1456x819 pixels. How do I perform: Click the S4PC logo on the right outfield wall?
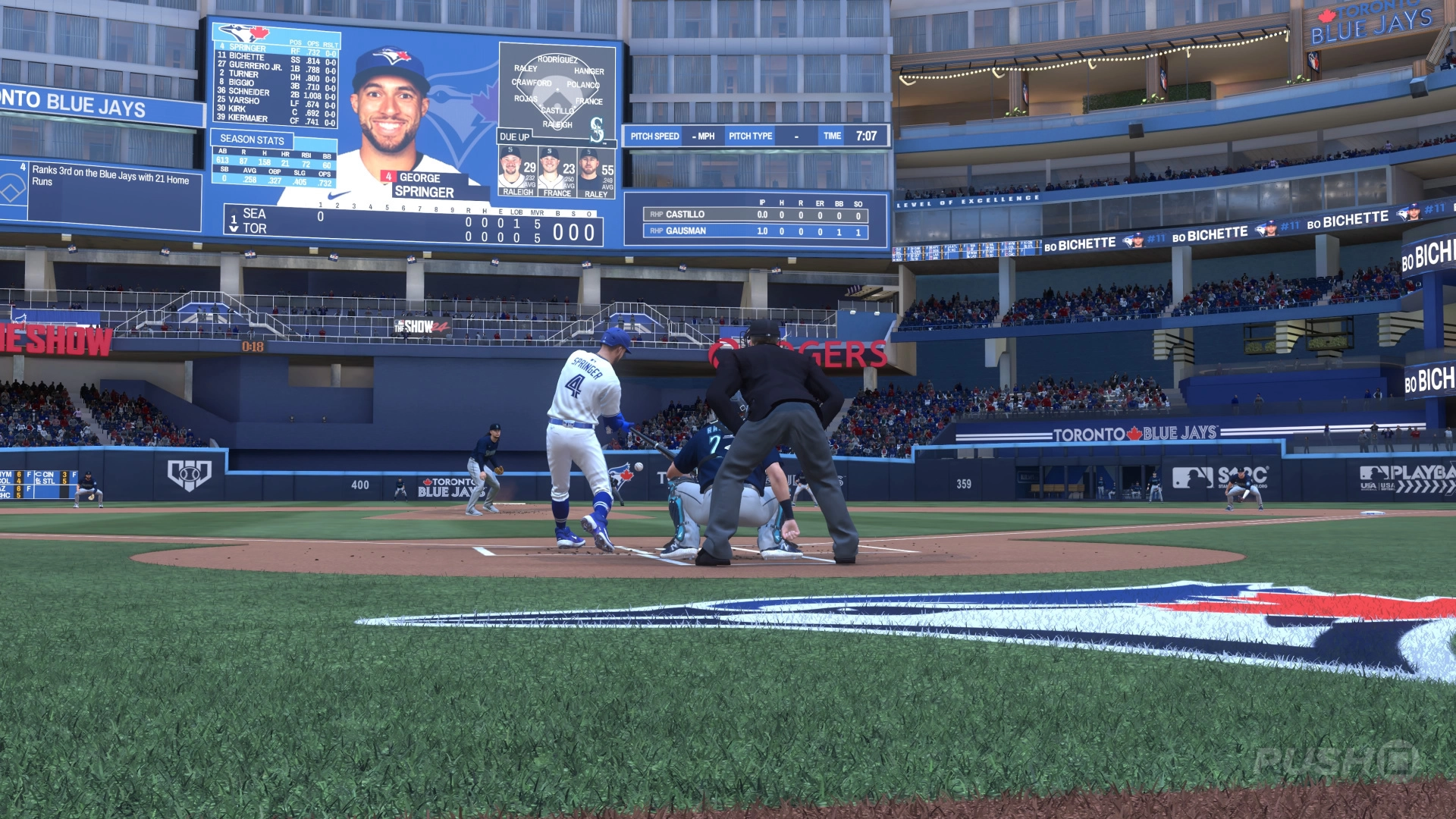click(1242, 475)
